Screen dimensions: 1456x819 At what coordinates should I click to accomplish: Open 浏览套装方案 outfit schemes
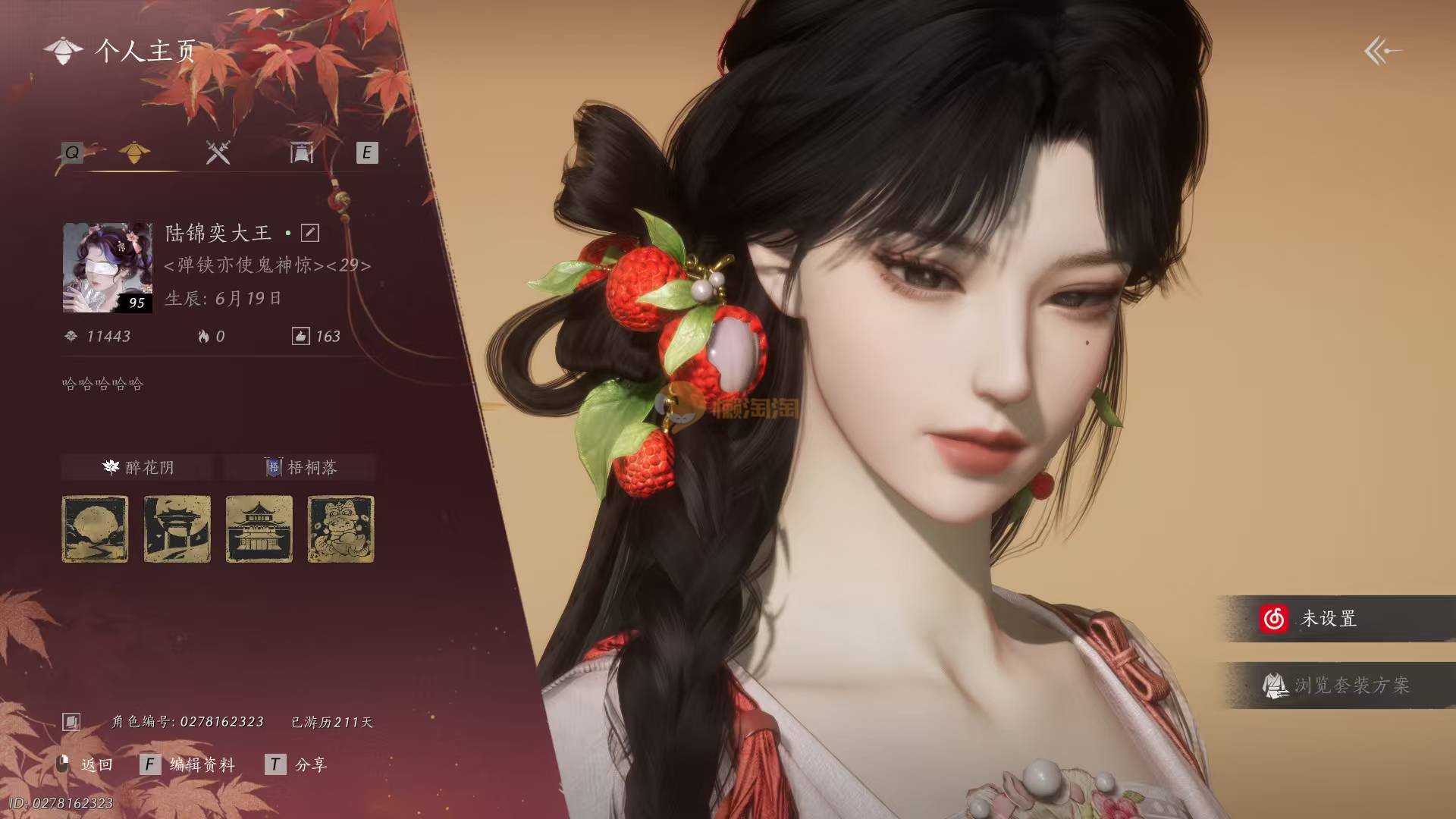point(1336,686)
